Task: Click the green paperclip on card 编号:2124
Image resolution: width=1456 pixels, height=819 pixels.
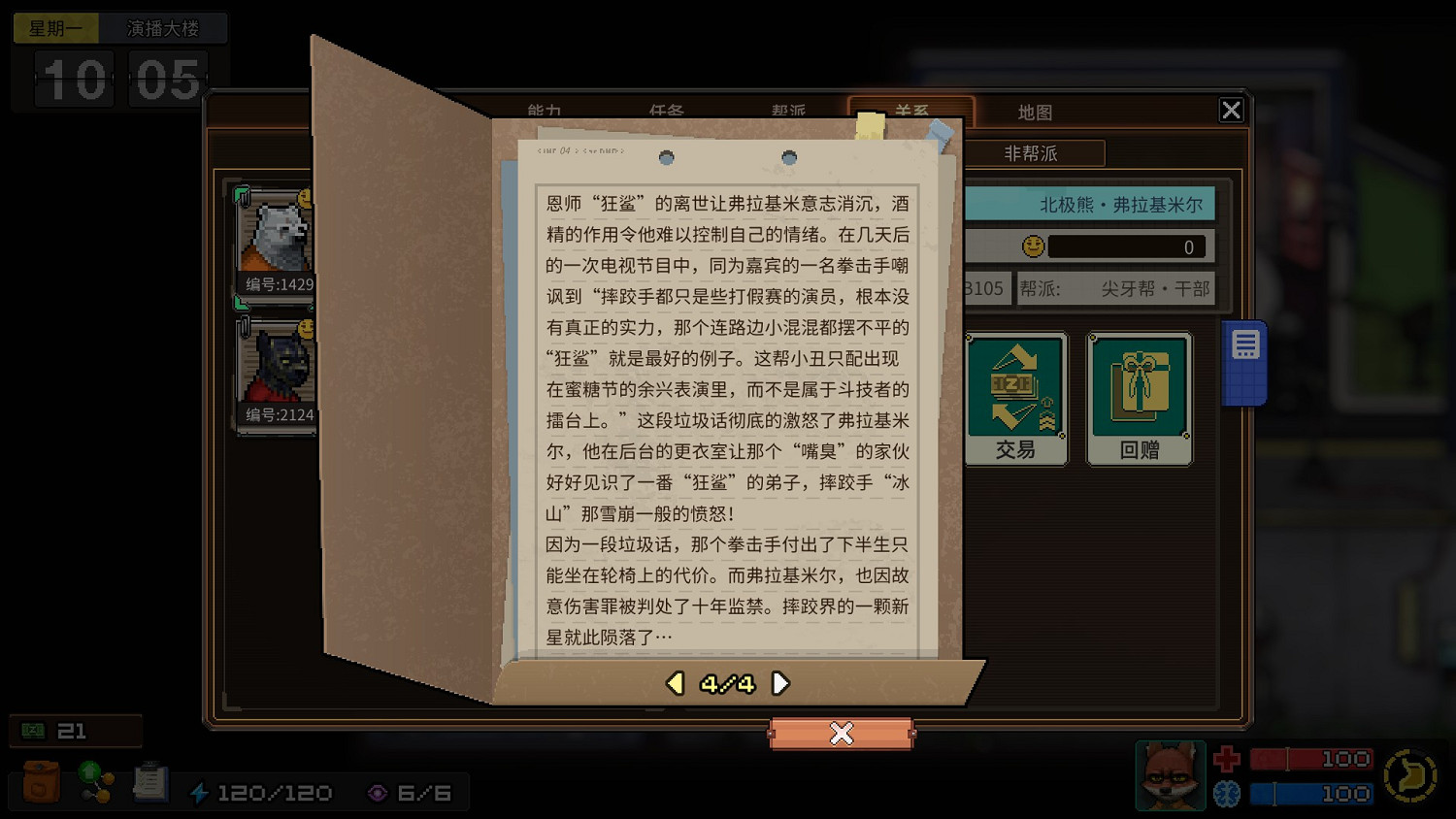Action: 243,328
